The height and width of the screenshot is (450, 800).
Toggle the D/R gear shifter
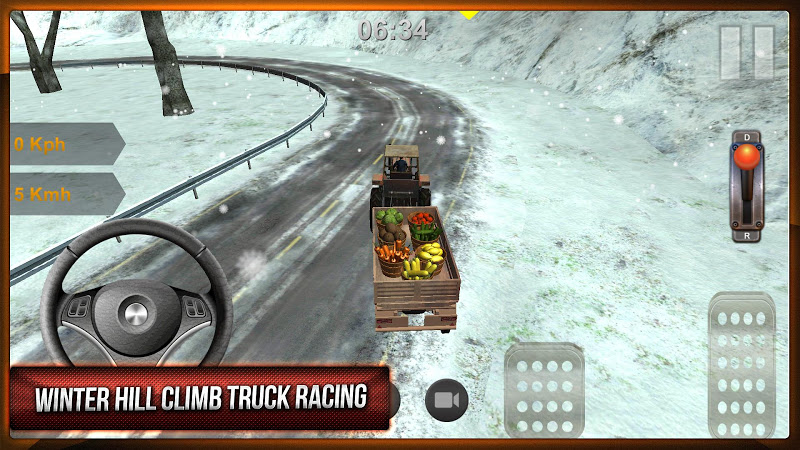click(x=747, y=186)
